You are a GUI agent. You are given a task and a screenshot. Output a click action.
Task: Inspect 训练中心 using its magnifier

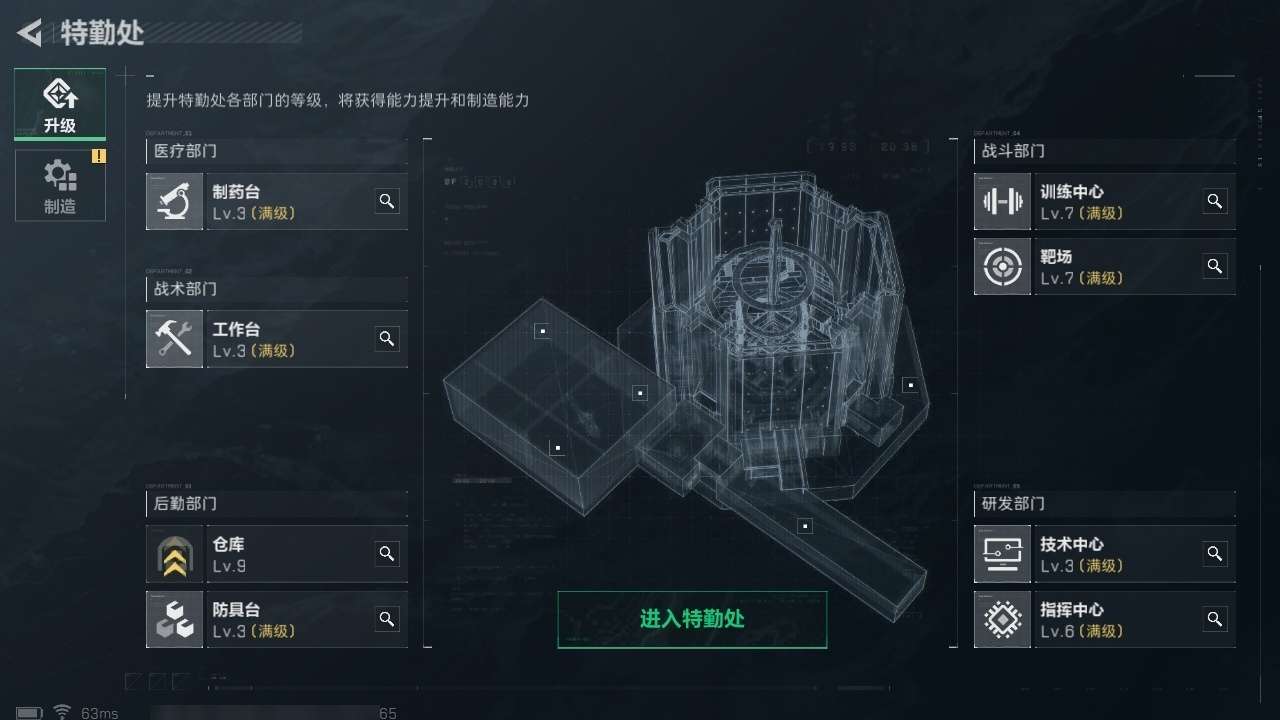1215,201
